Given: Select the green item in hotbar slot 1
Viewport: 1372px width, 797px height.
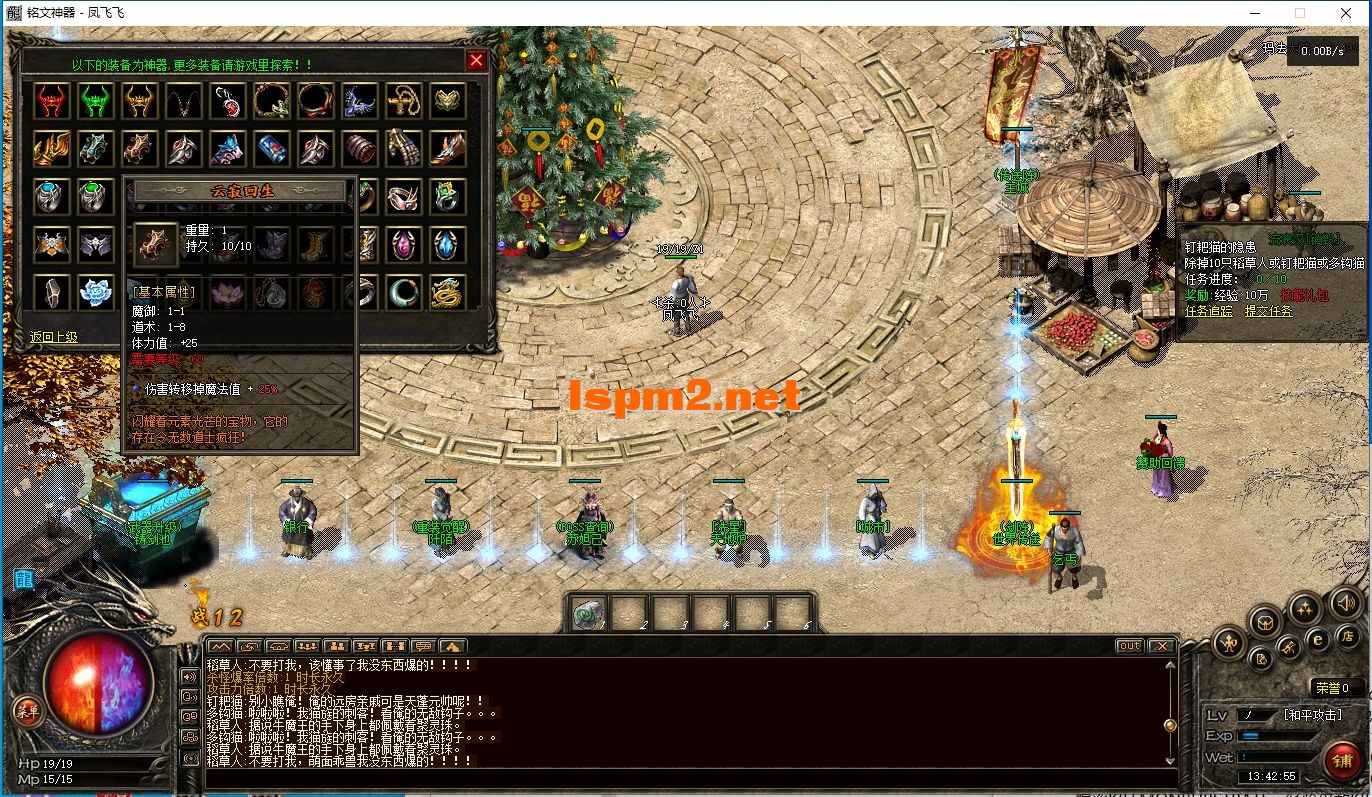Looking at the screenshot, I should point(589,612).
